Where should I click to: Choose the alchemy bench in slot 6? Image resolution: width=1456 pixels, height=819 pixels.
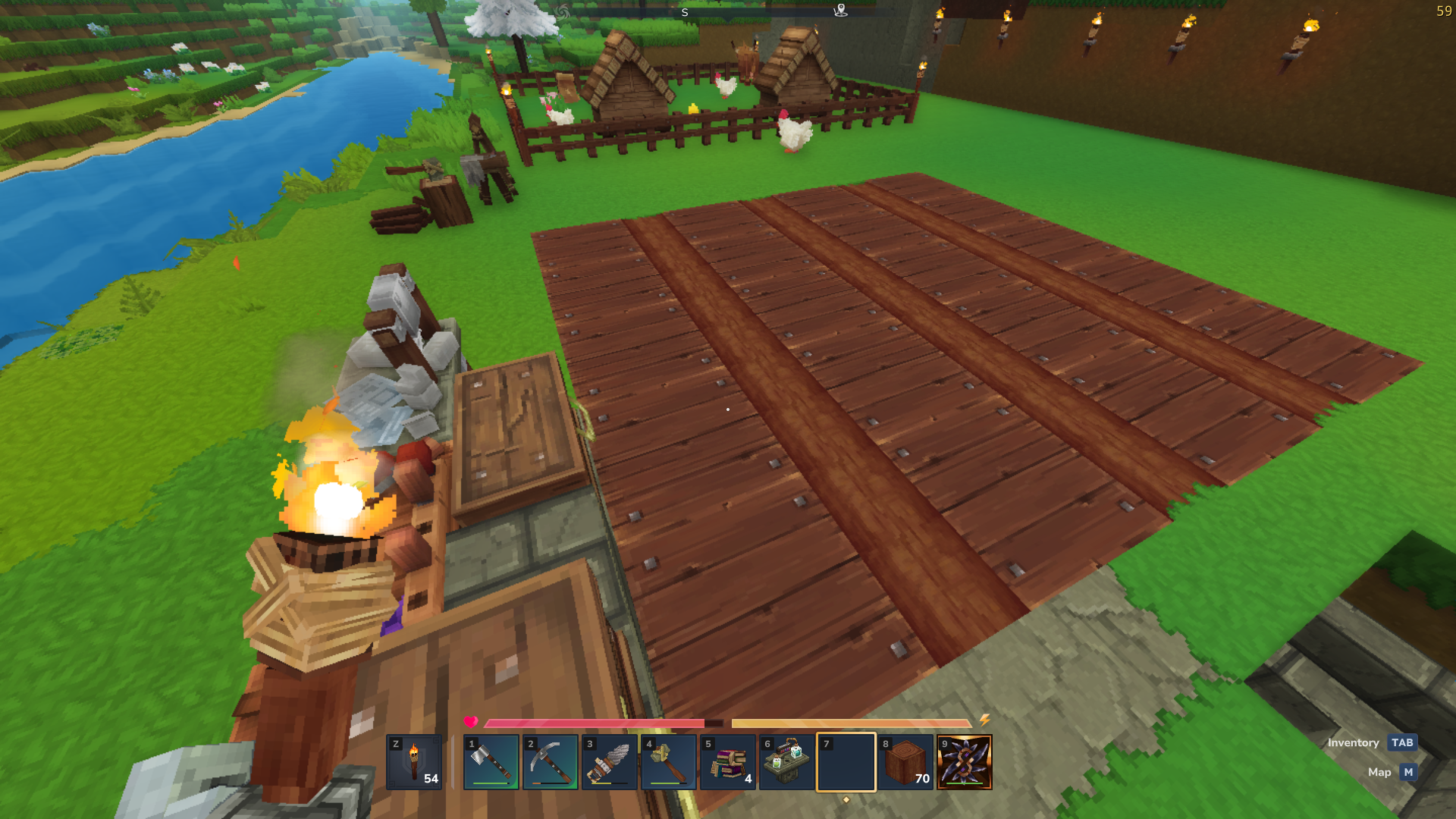tap(787, 762)
